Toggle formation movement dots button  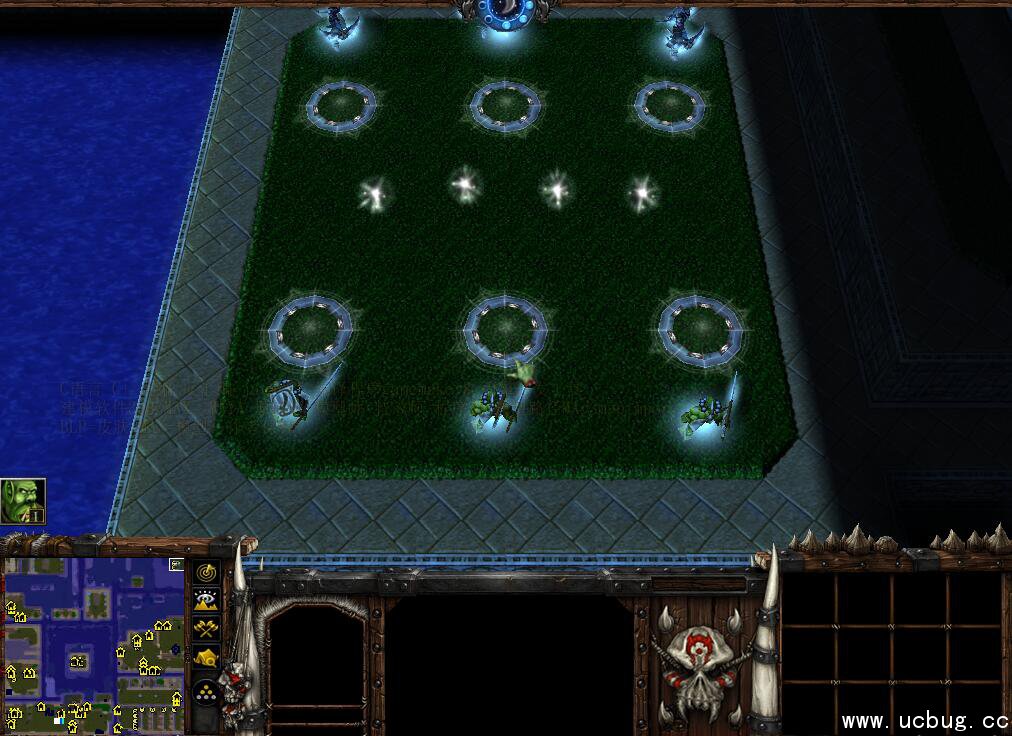(207, 692)
